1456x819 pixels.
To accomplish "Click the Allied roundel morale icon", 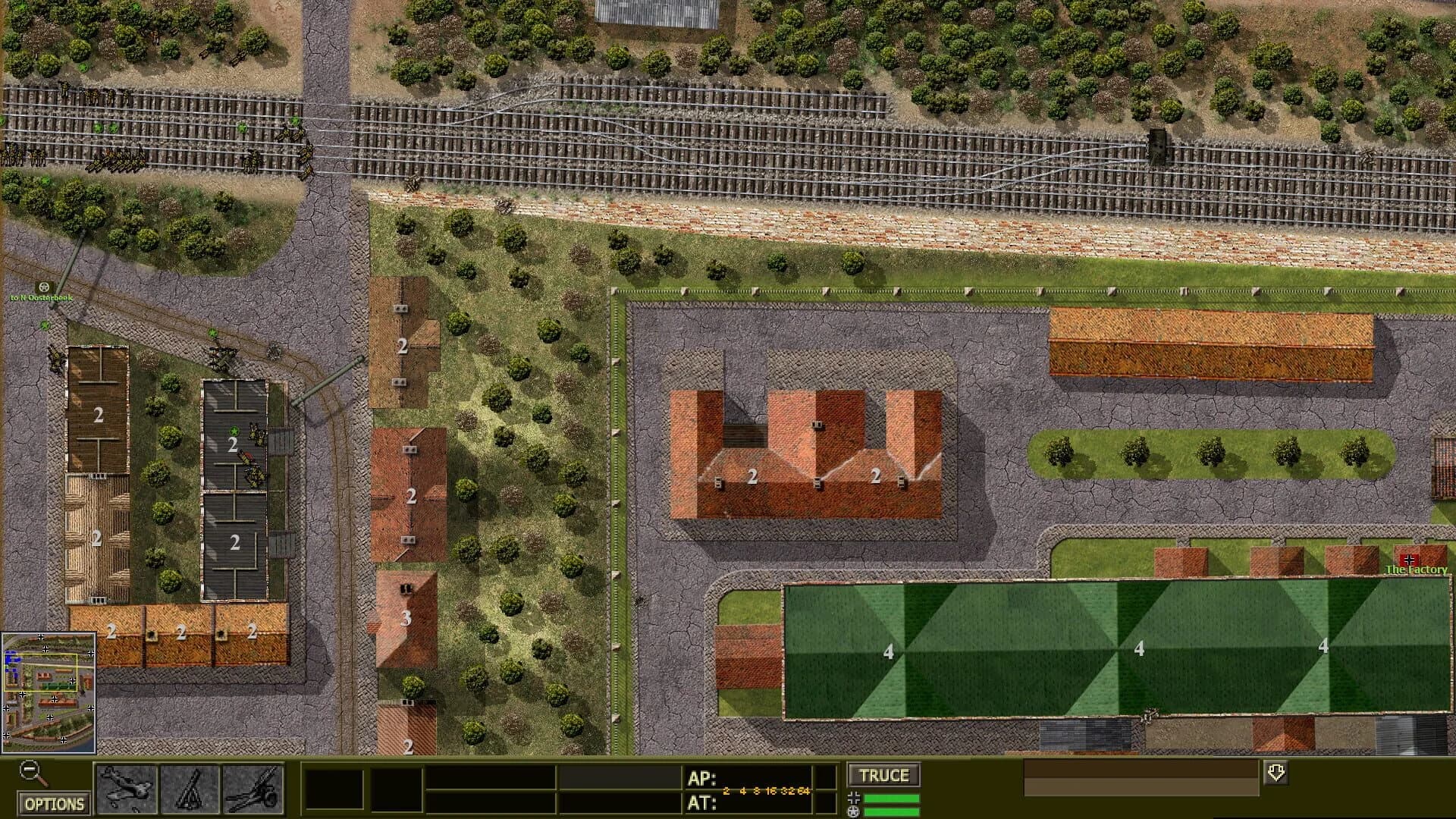I will (853, 811).
